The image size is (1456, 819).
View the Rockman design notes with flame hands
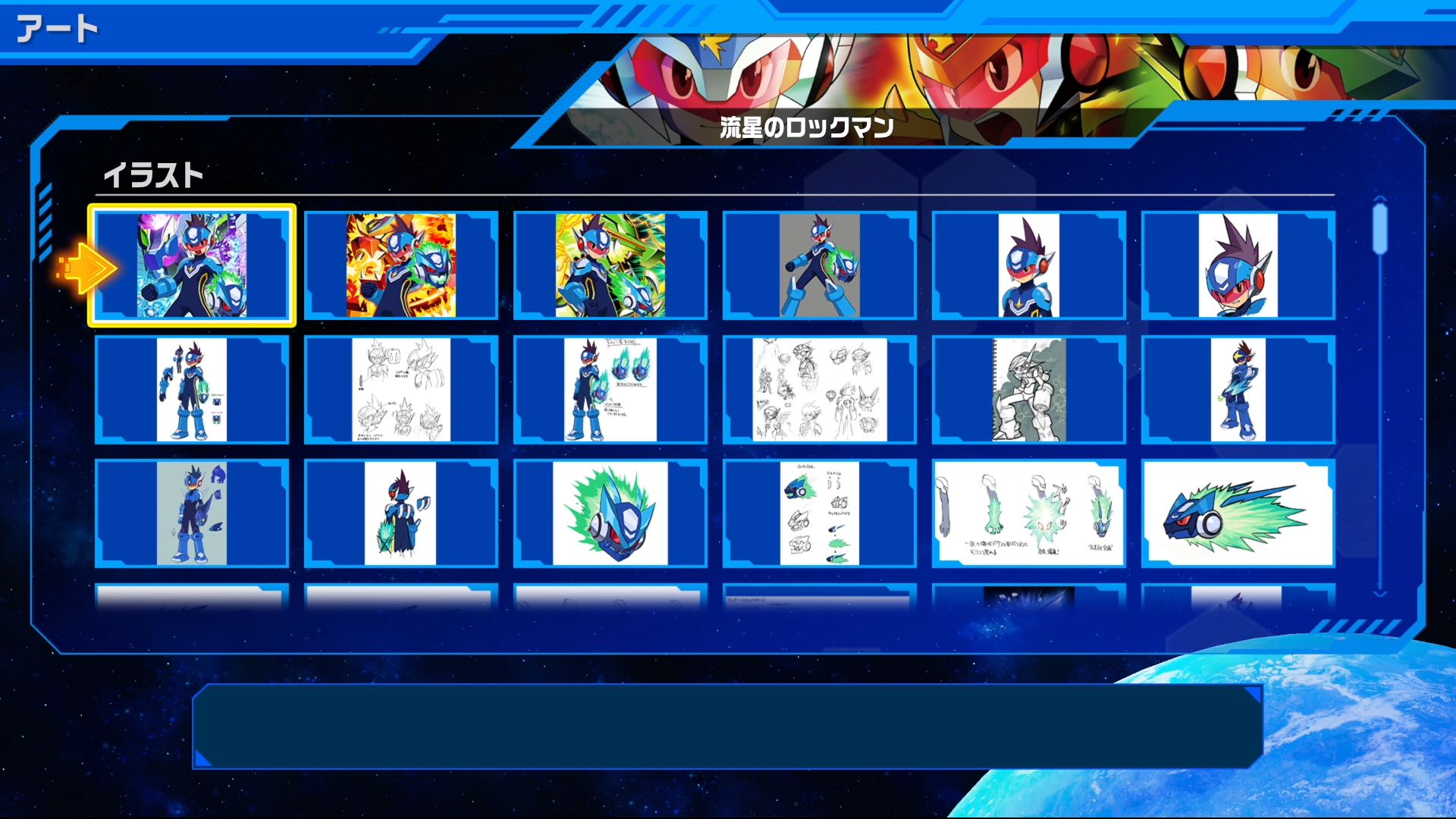pos(610,391)
